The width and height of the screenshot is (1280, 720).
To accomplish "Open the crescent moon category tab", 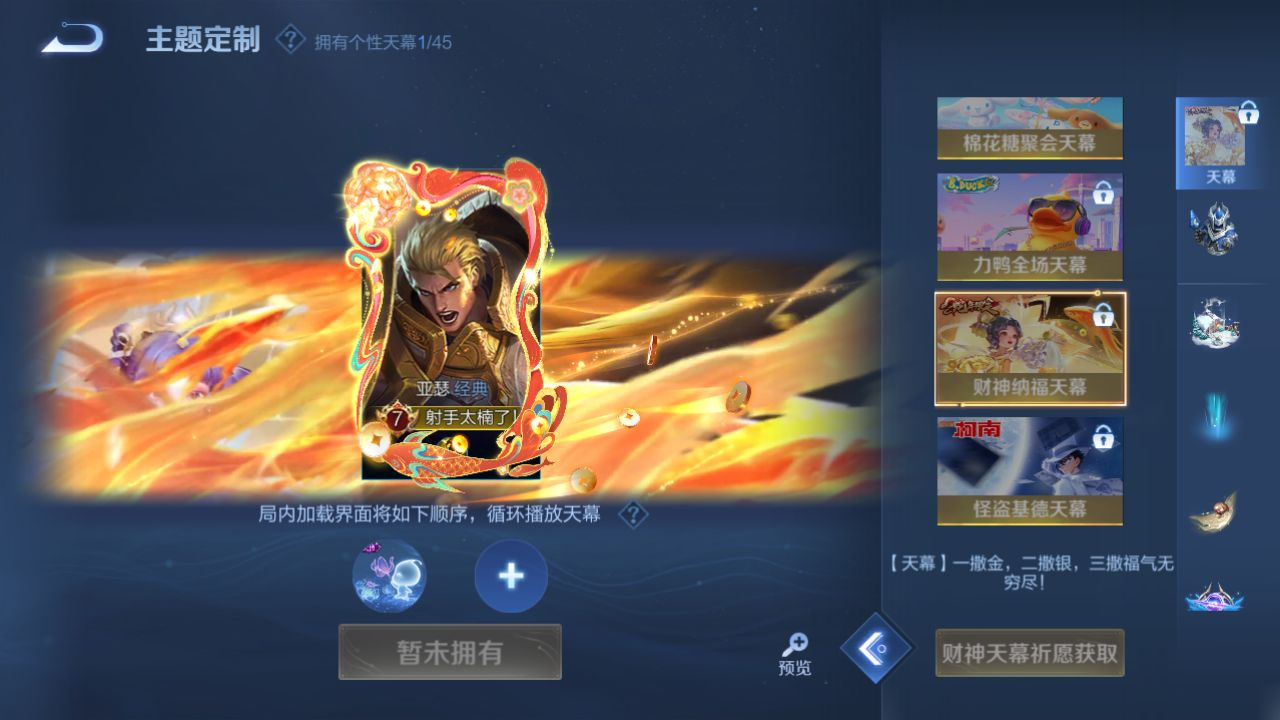I will pyautogui.click(x=1215, y=511).
